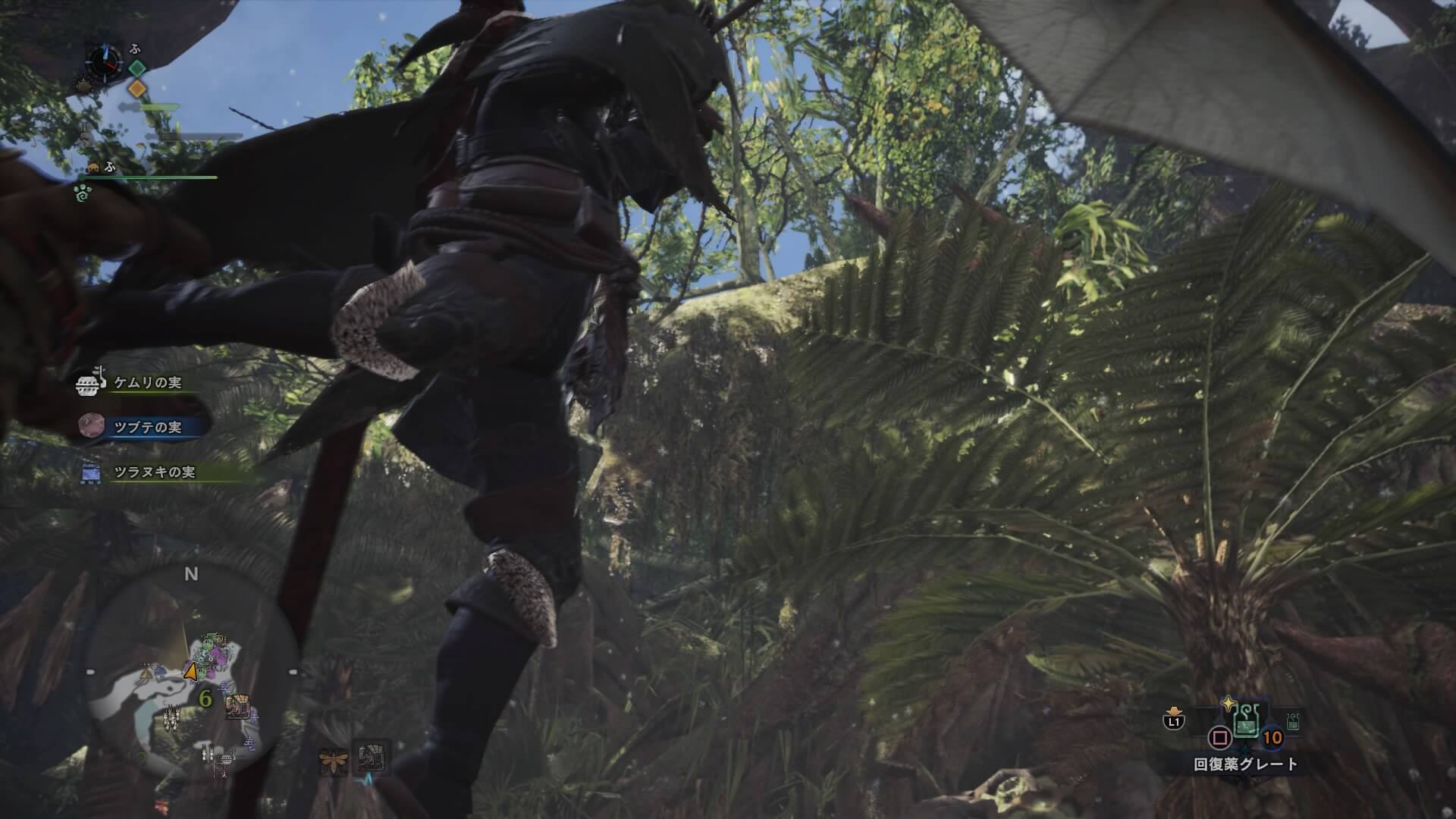The width and height of the screenshot is (1456, 819).
Task: Click the scoutfly insect status icon
Action: (333, 760)
